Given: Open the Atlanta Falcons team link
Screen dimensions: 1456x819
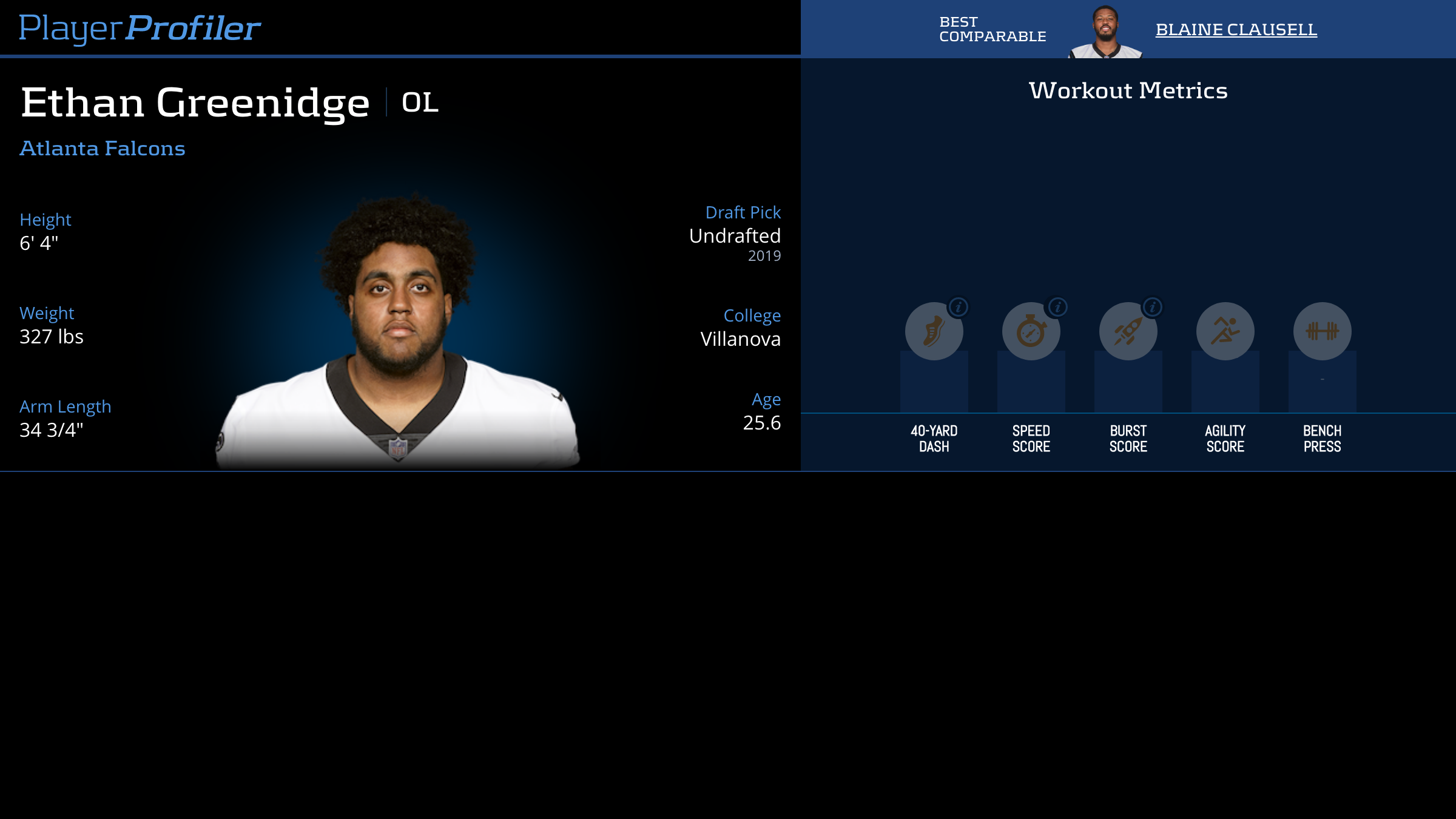Looking at the screenshot, I should click(x=103, y=149).
